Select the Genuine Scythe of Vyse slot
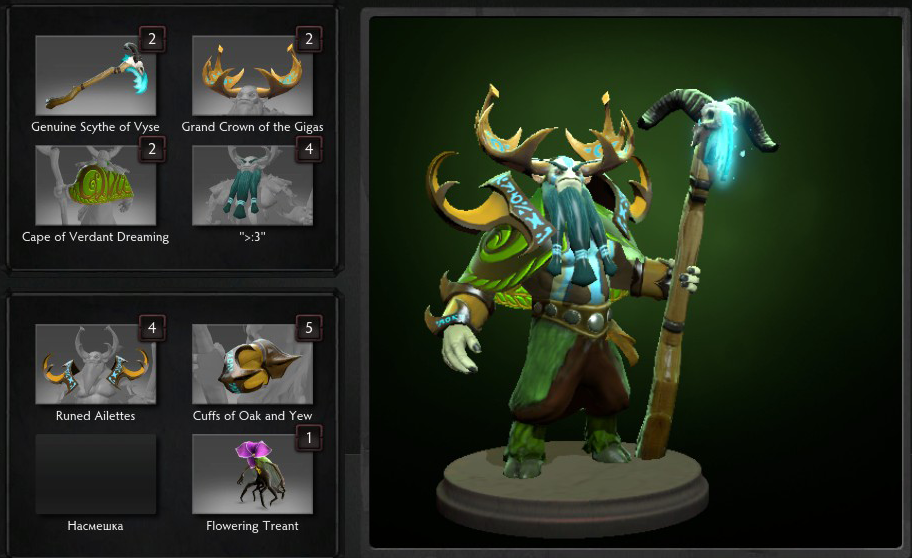Screen dimensions: 912x558 coord(95,76)
